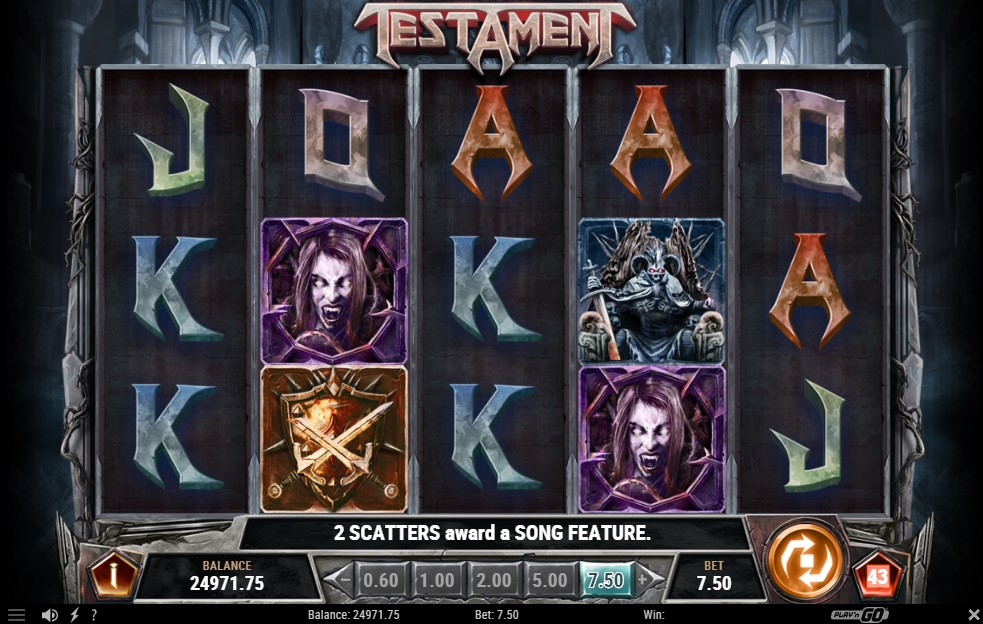Choose the 1.00 bet value
The height and width of the screenshot is (624, 983).
tap(436, 580)
